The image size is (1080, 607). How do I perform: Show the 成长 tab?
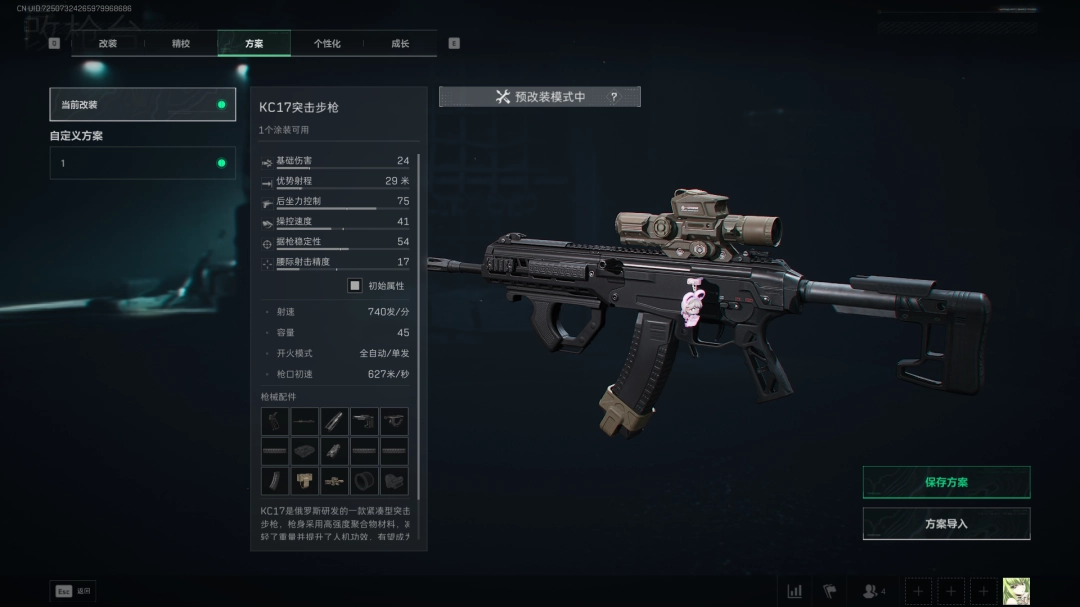[x=400, y=44]
